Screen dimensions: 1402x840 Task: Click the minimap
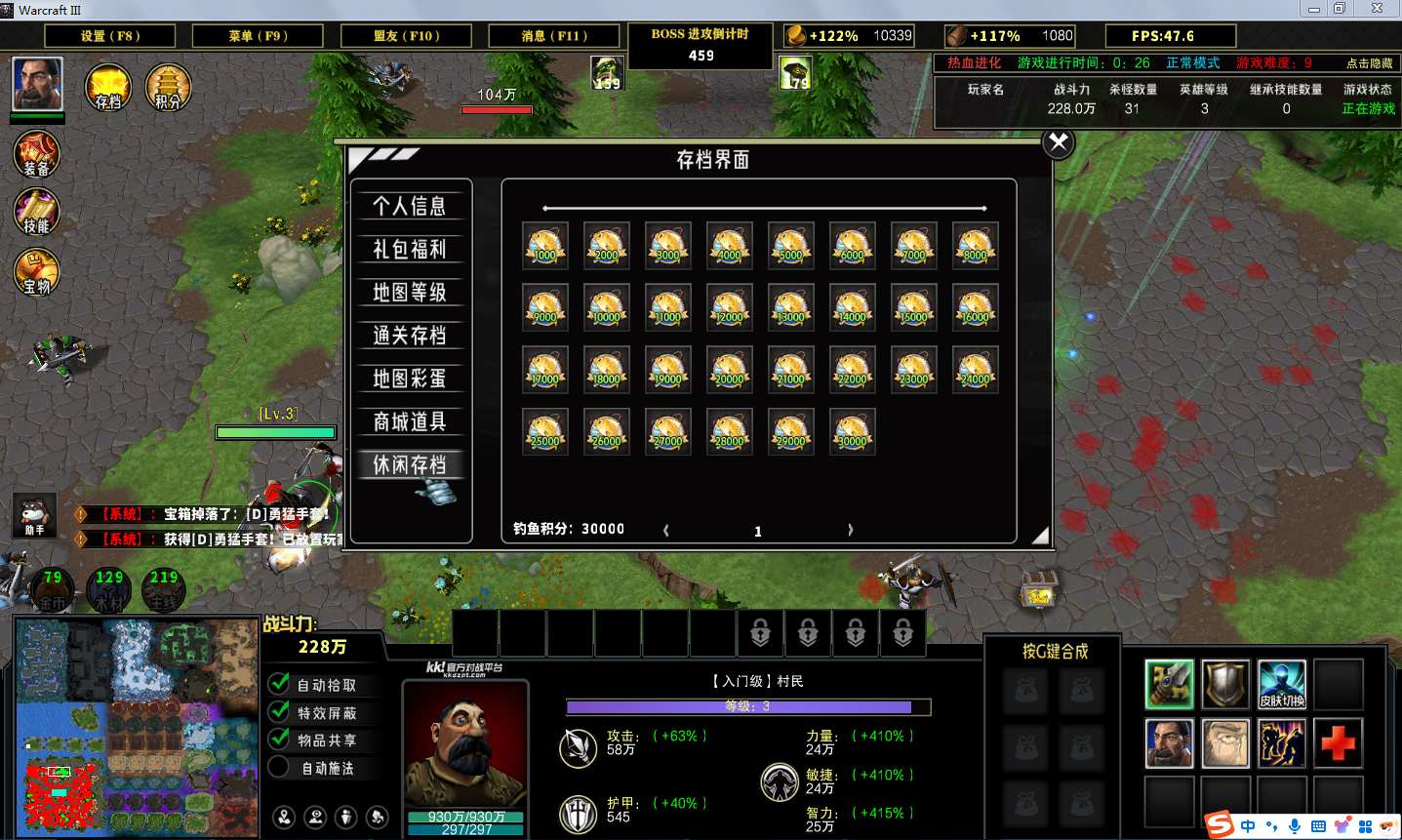click(x=137, y=727)
